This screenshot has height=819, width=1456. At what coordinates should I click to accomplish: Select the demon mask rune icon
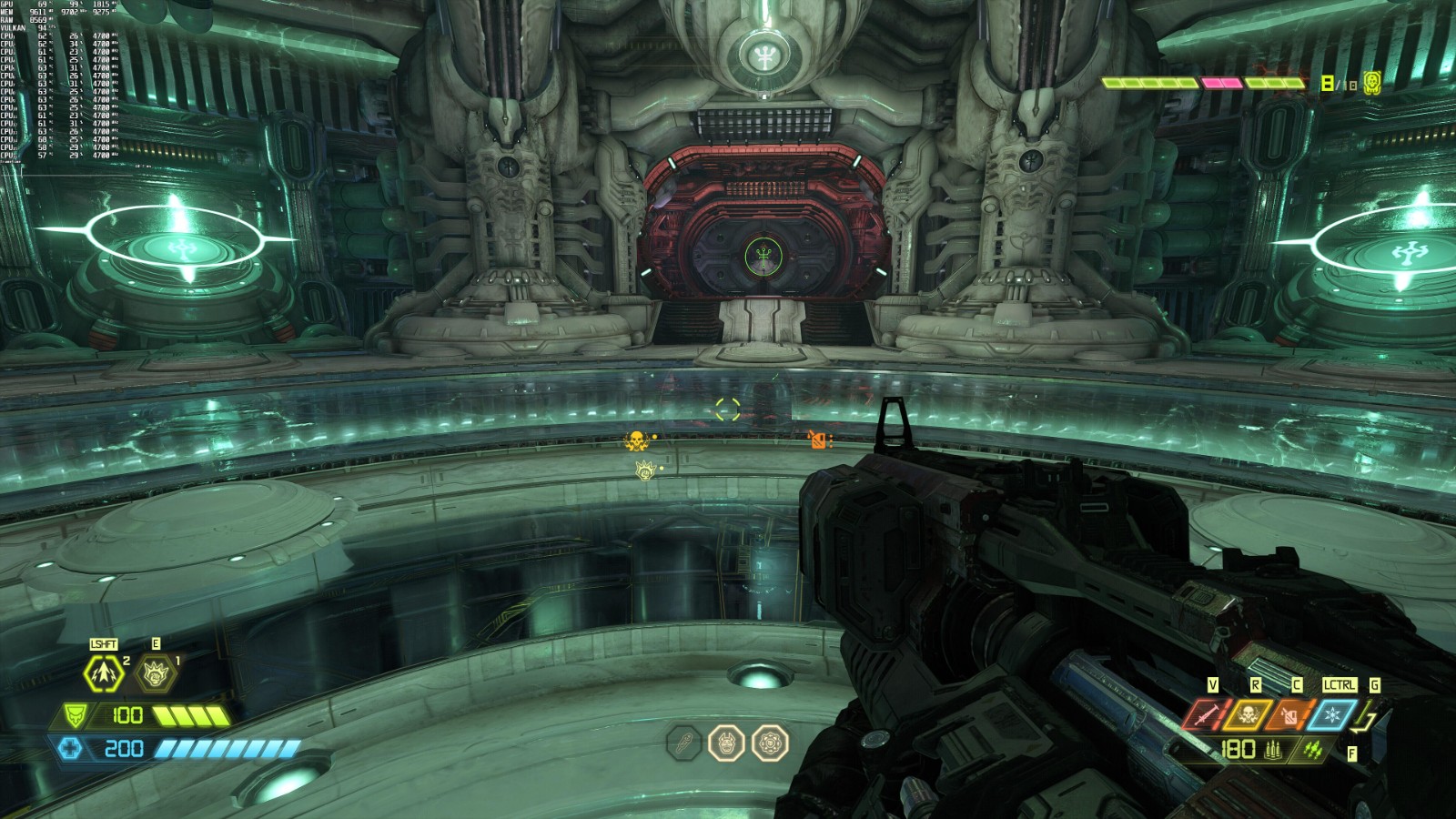coord(726,743)
